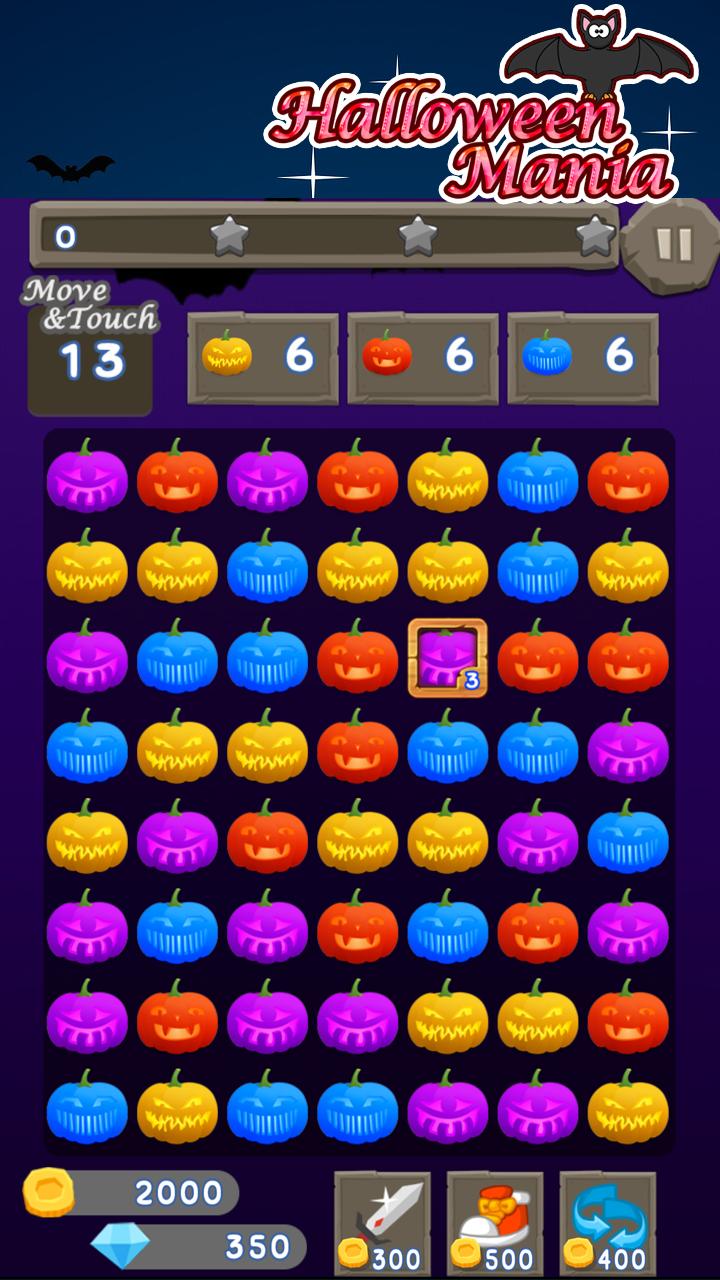Use the blue shuffle arrows booster

(x=608, y=1223)
